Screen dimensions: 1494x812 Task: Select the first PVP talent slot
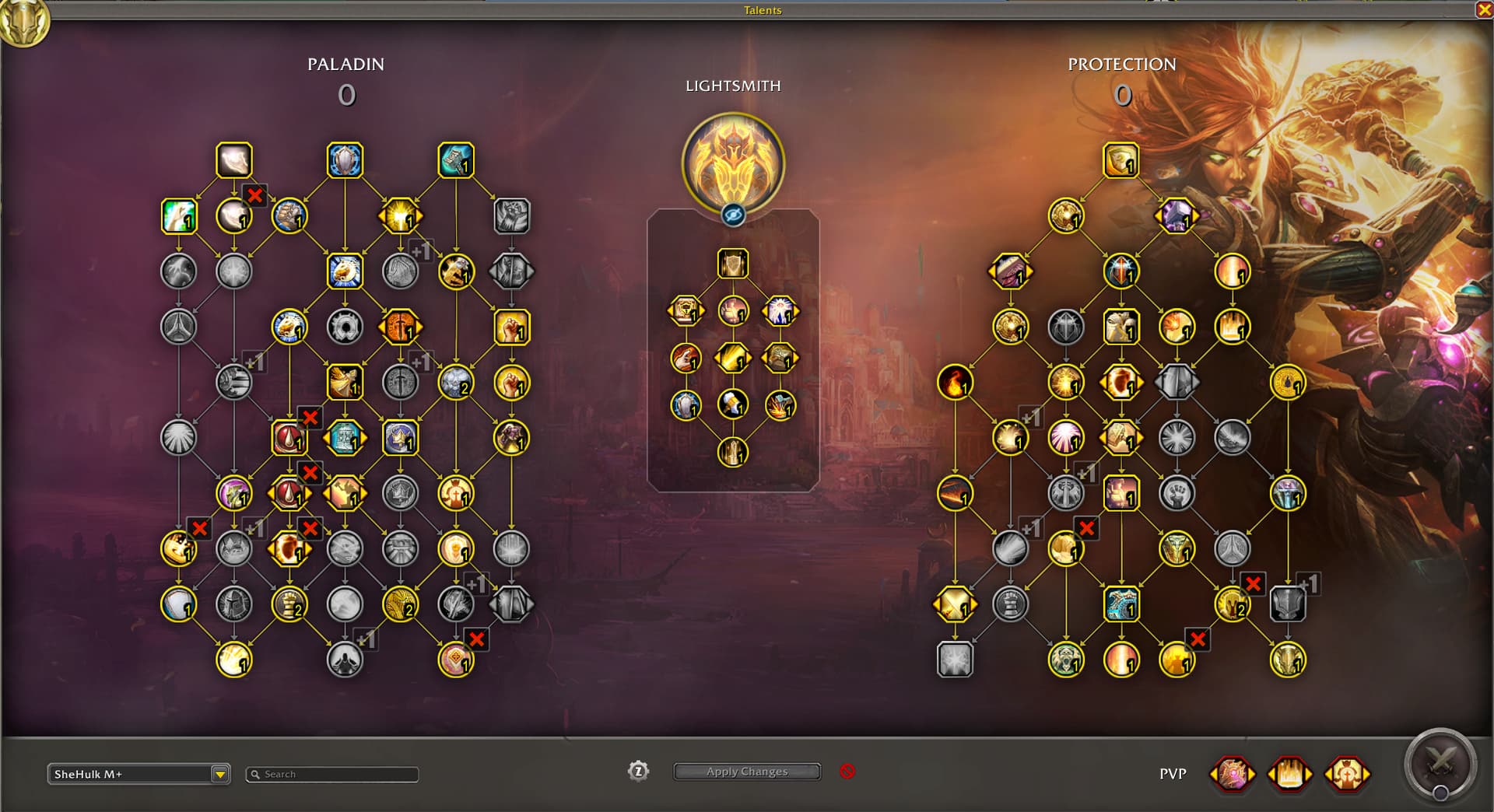click(x=1233, y=774)
